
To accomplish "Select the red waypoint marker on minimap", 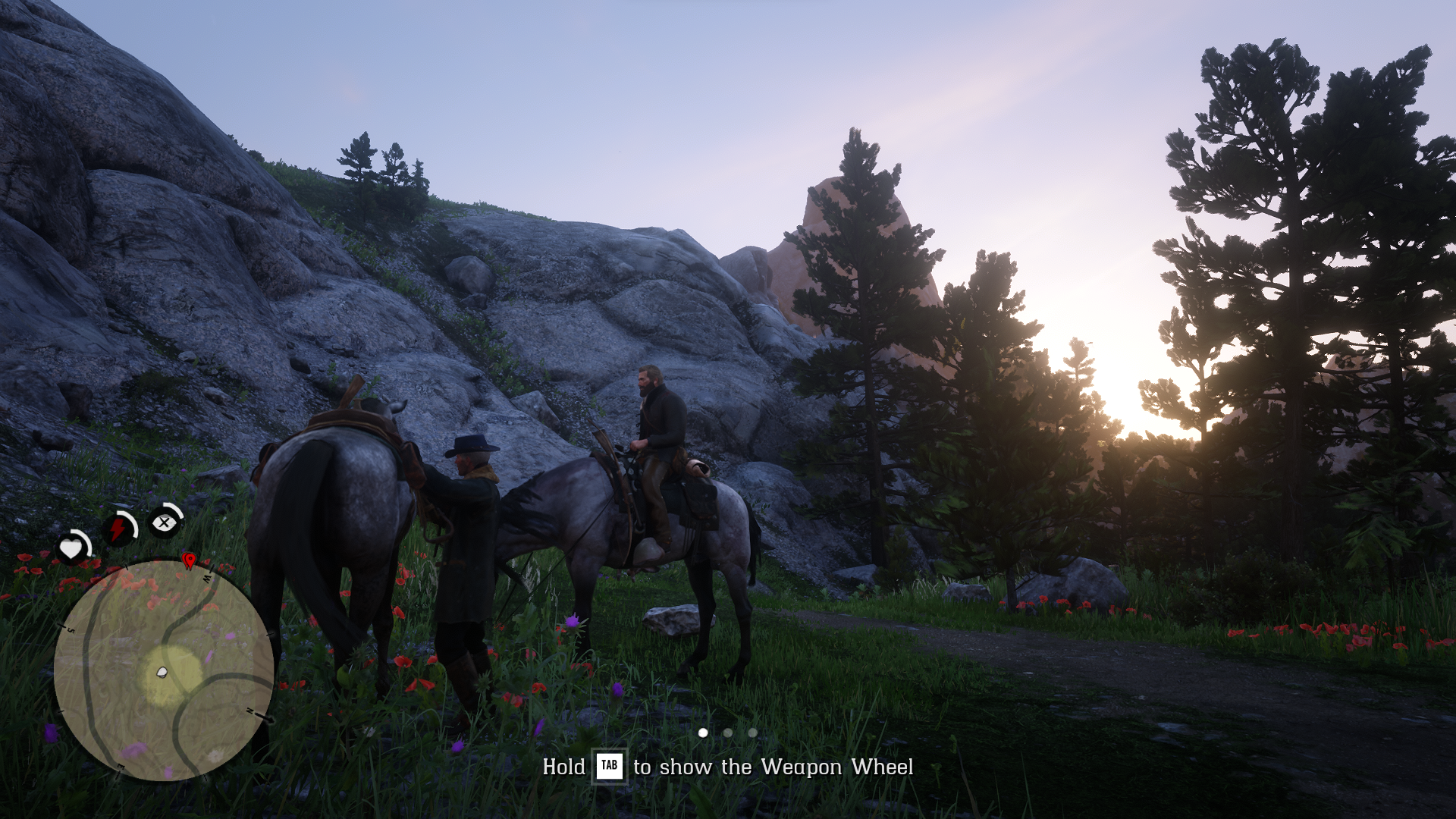I will pos(189,560).
